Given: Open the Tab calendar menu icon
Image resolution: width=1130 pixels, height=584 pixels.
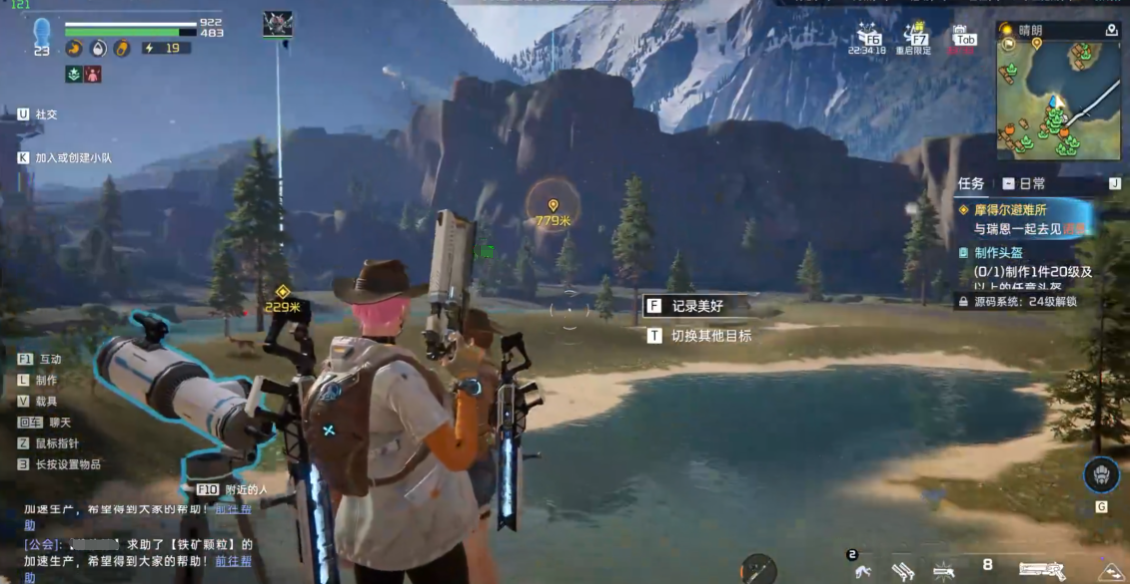Looking at the screenshot, I should (964, 36).
